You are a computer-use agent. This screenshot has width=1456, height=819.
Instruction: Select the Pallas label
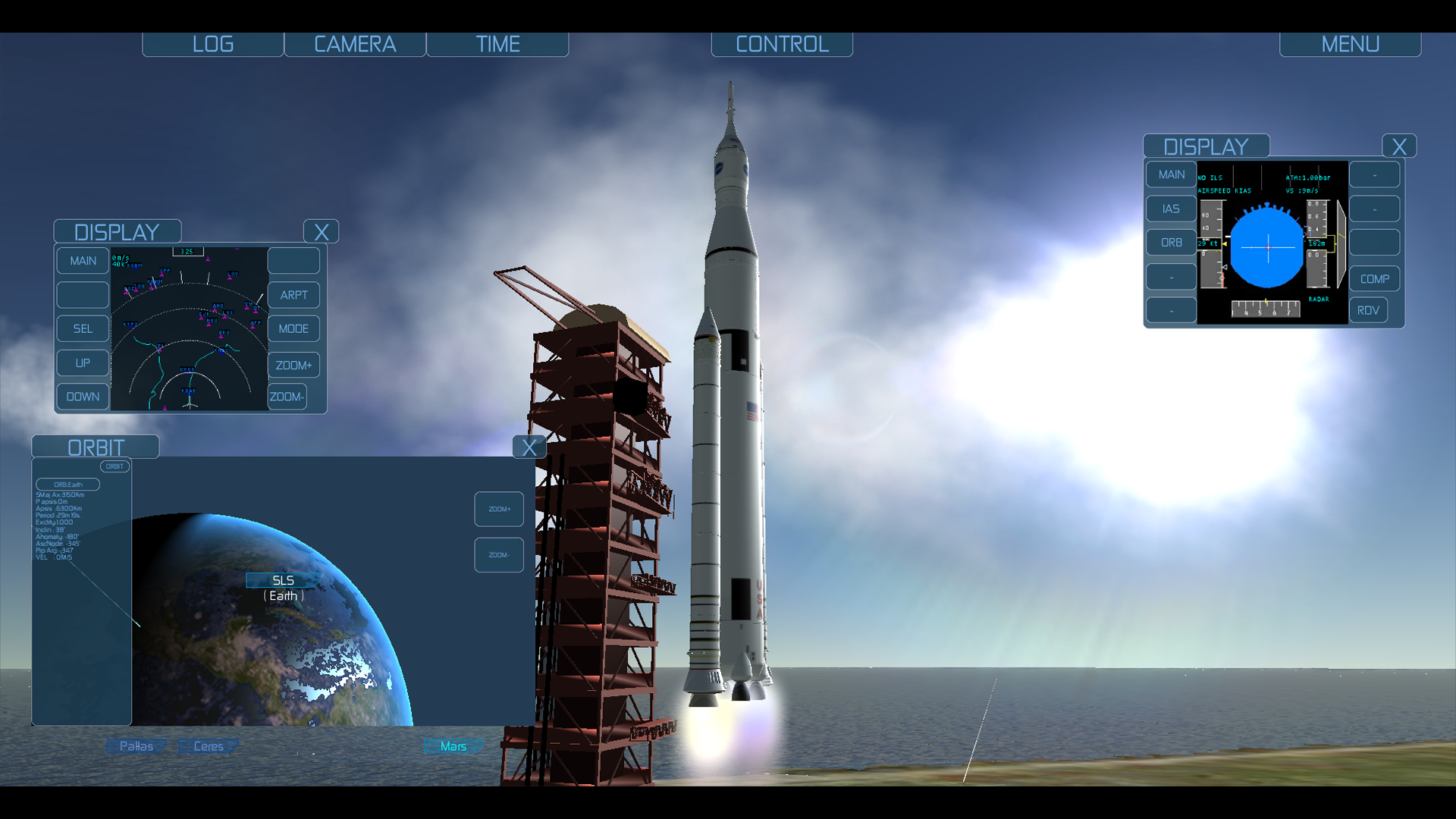136,746
